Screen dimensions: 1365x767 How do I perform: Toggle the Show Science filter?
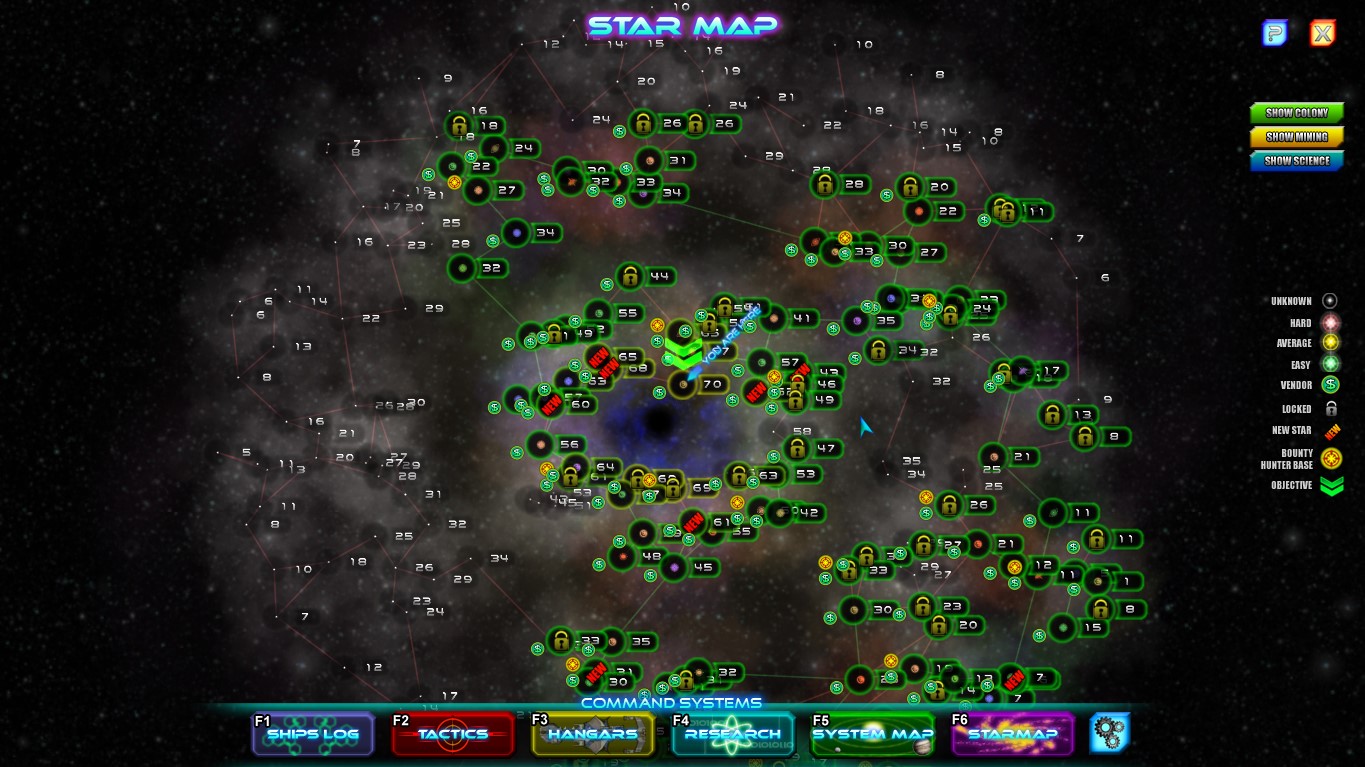coord(1296,161)
